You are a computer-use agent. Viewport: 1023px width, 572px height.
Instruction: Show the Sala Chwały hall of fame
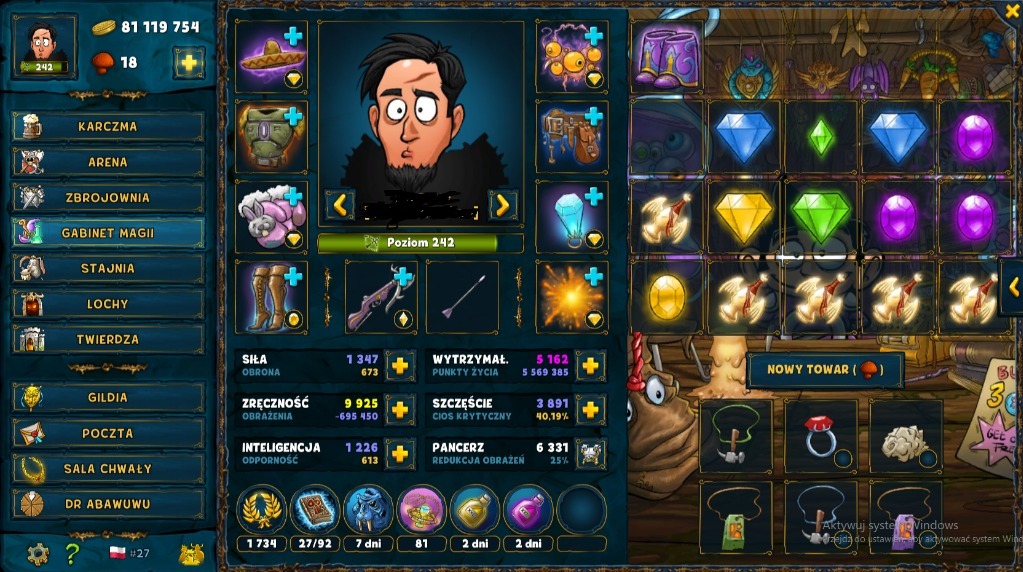pyautogui.click(x=108, y=468)
